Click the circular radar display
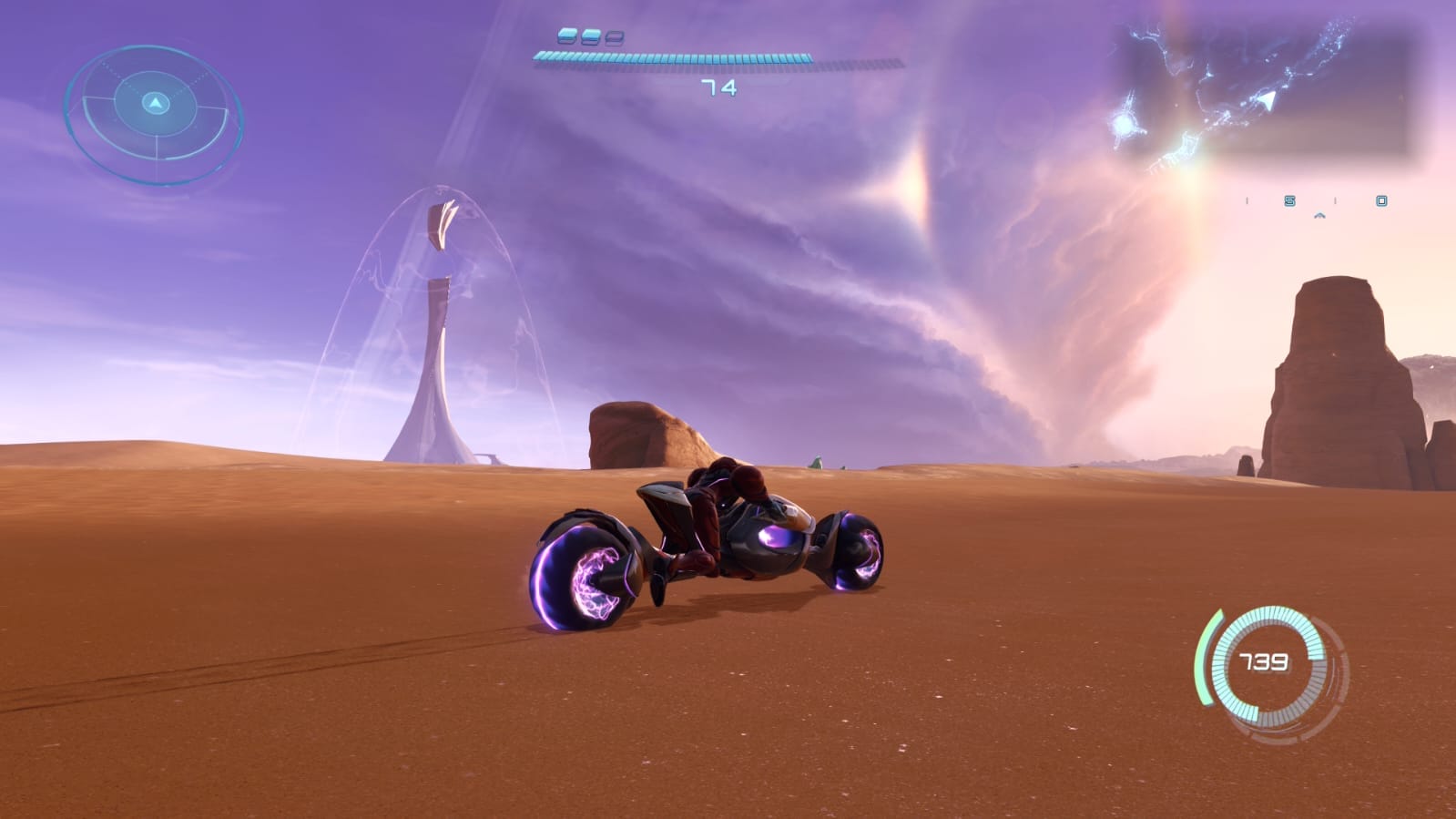 point(155,114)
